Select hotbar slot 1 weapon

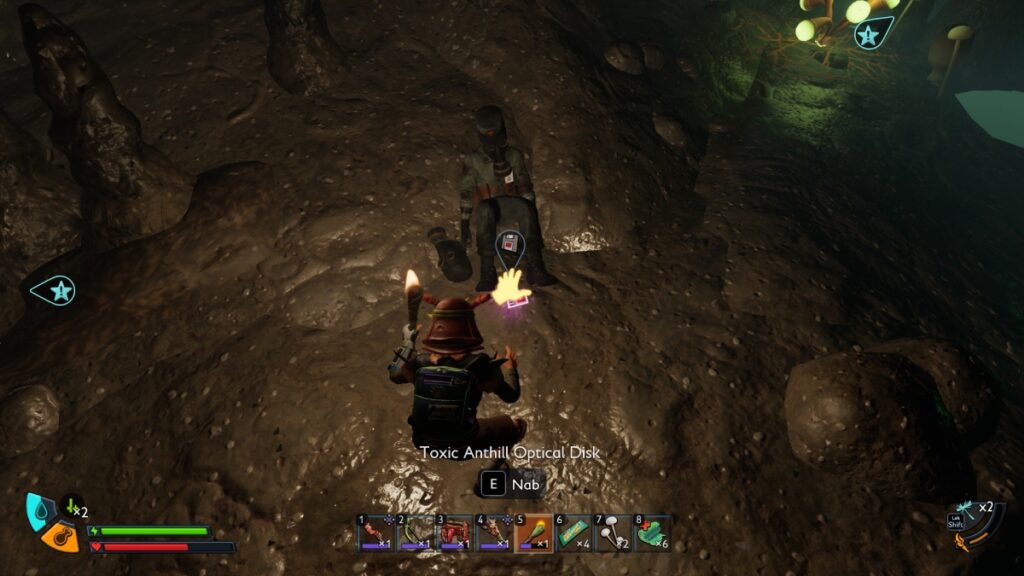click(x=375, y=534)
